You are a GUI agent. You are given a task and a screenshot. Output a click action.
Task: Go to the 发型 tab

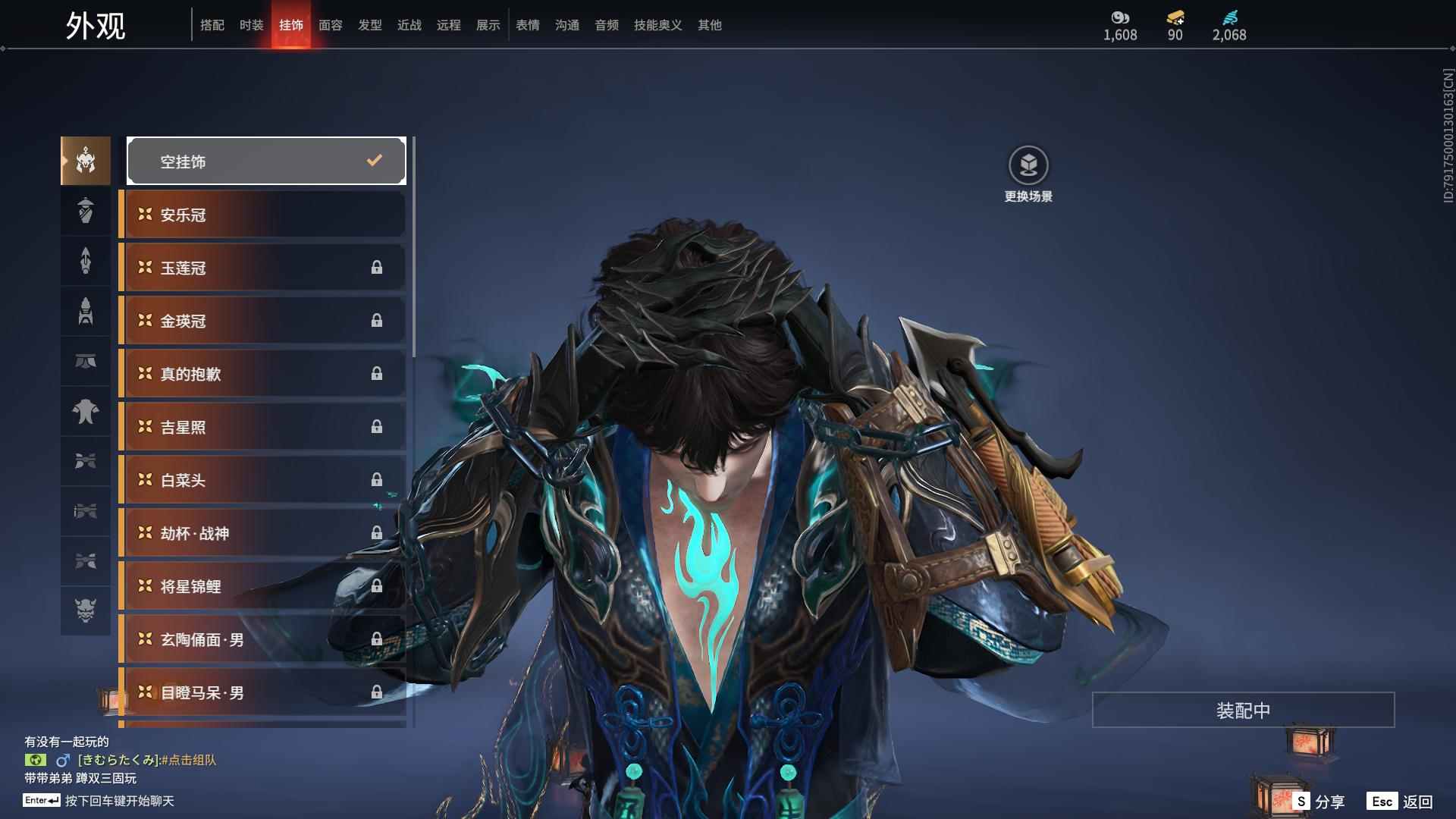369,25
